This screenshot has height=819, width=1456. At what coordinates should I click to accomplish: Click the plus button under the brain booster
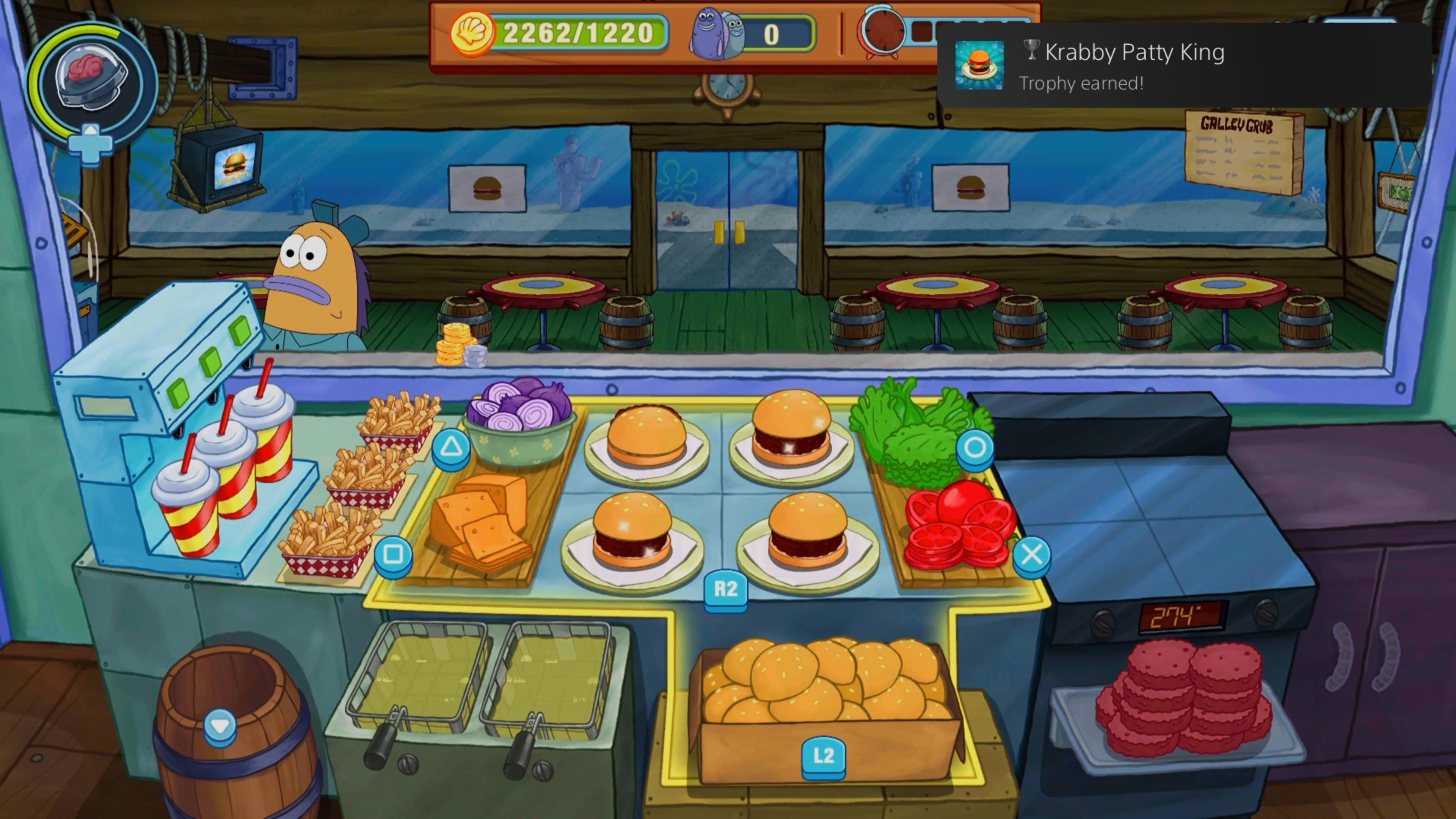pyautogui.click(x=91, y=144)
